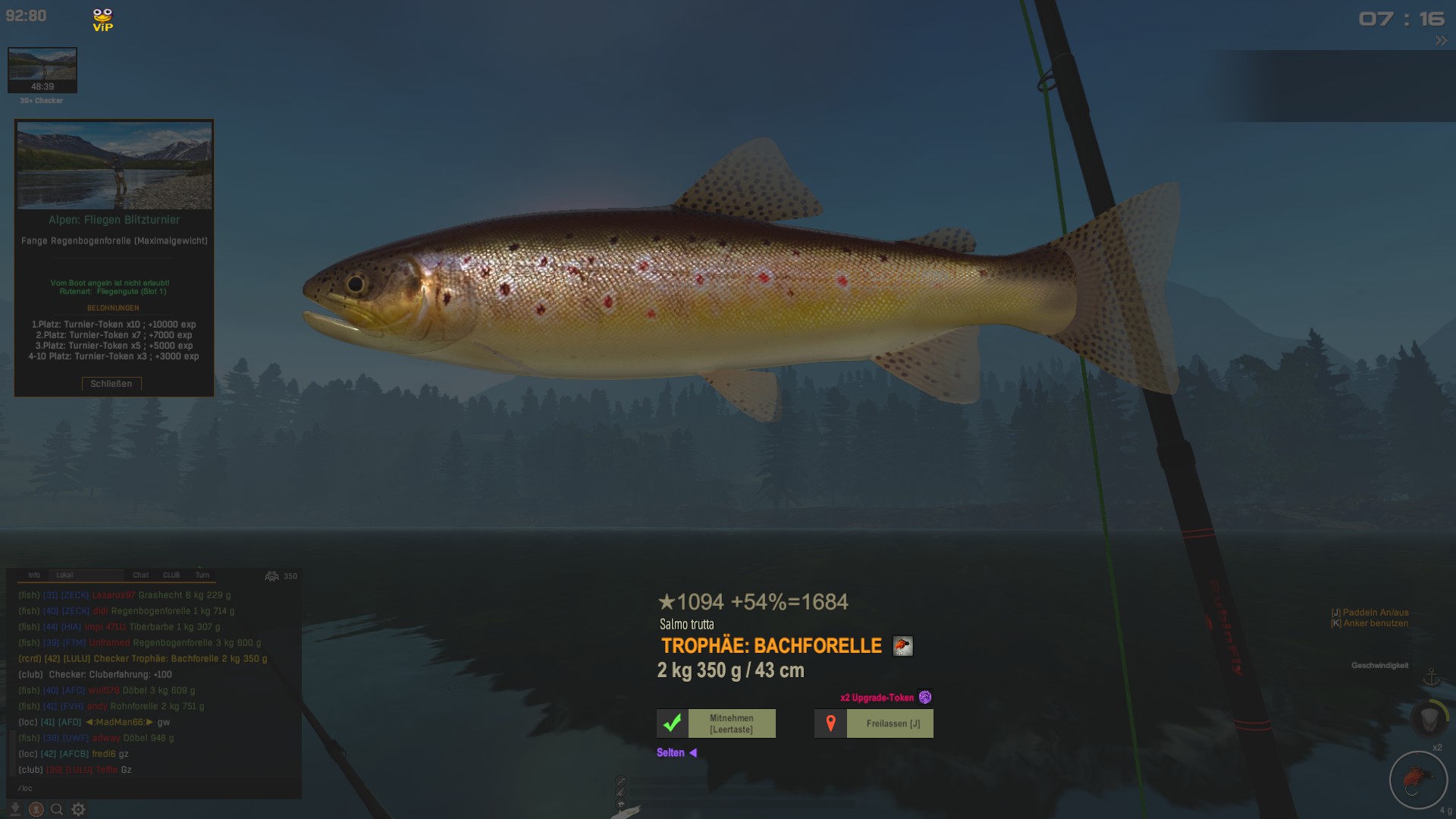Open the player profile icon below chat

point(36,809)
